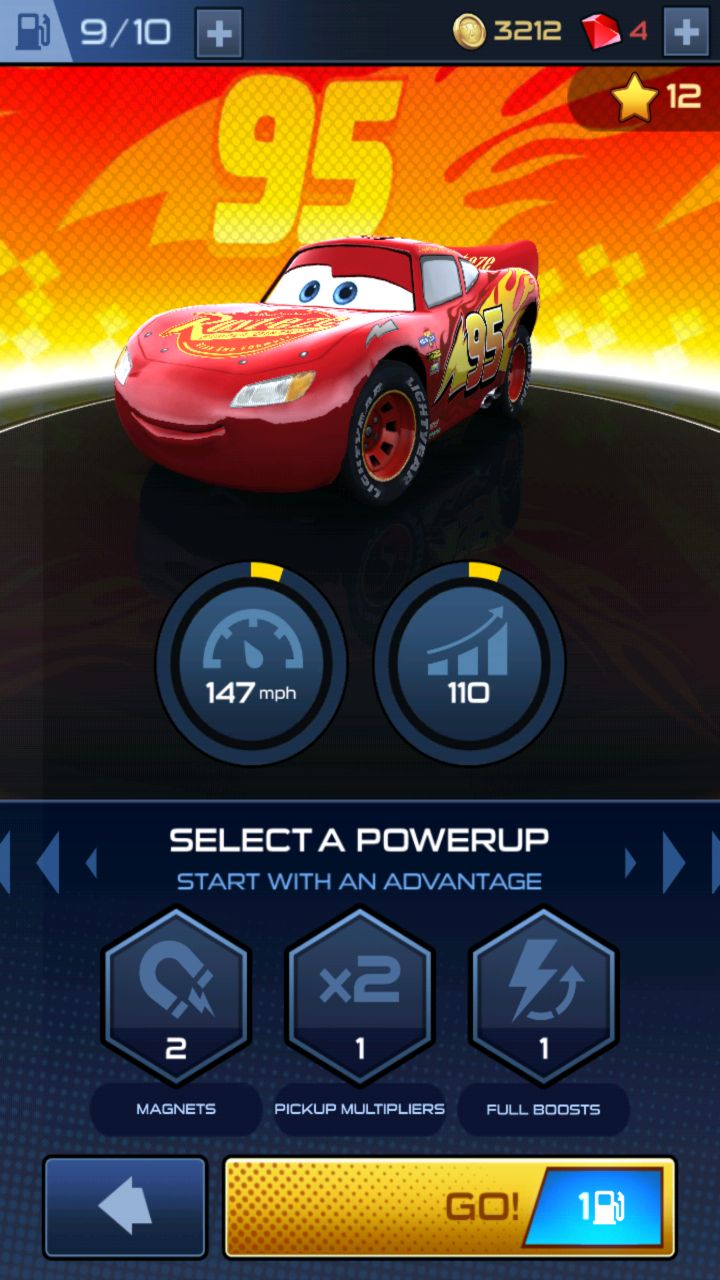
Task: Open the acceleration upgrade gauge
Action: coord(468,660)
